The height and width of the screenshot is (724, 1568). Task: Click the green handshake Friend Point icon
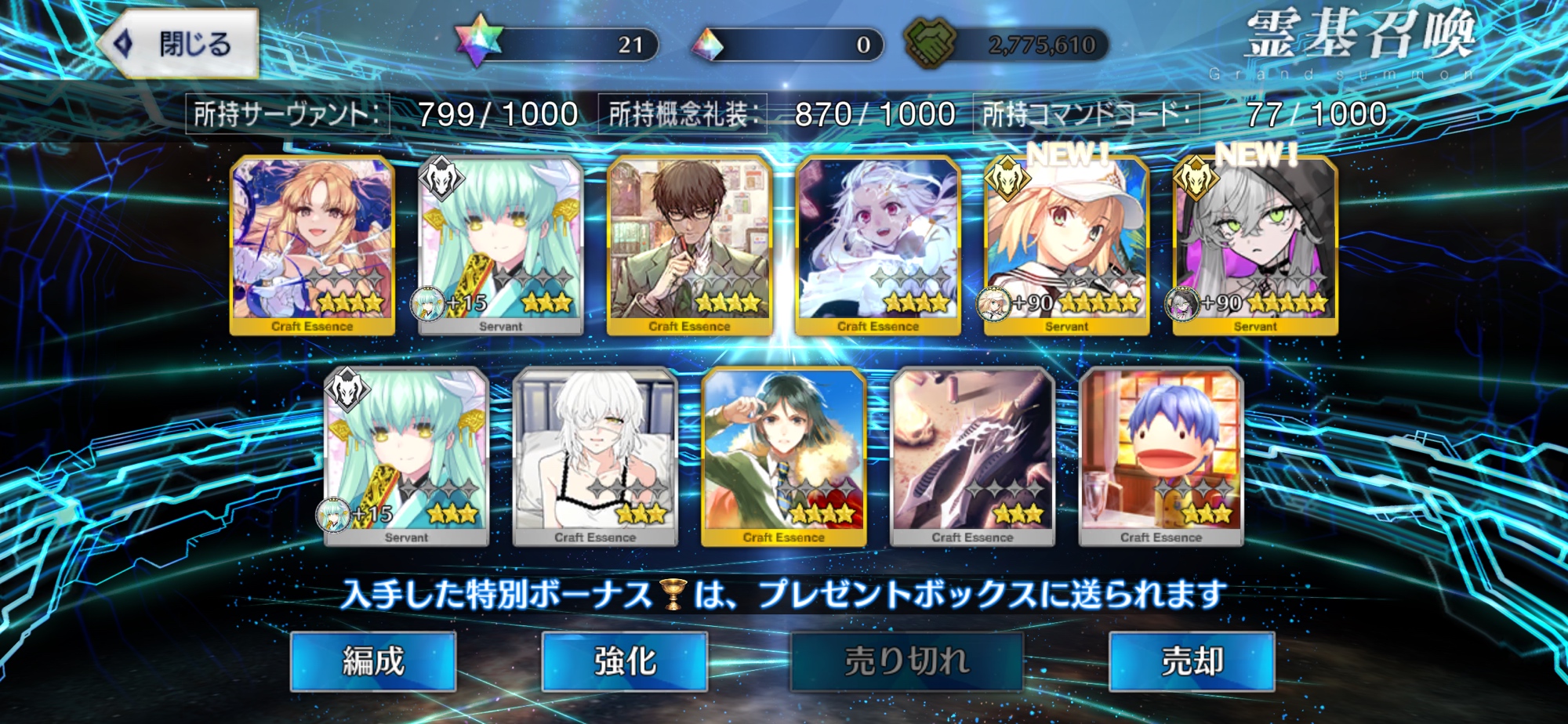pos(930,42)
